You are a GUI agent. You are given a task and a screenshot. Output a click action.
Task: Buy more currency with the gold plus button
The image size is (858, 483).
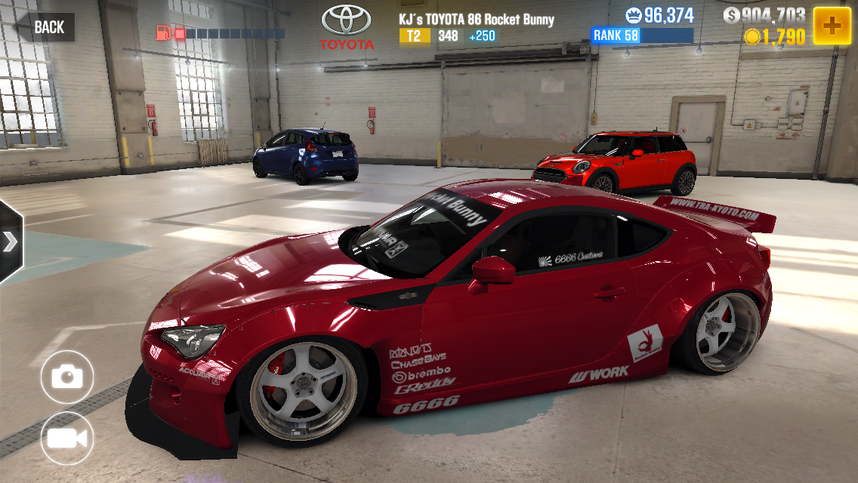[x=831, y=25]
